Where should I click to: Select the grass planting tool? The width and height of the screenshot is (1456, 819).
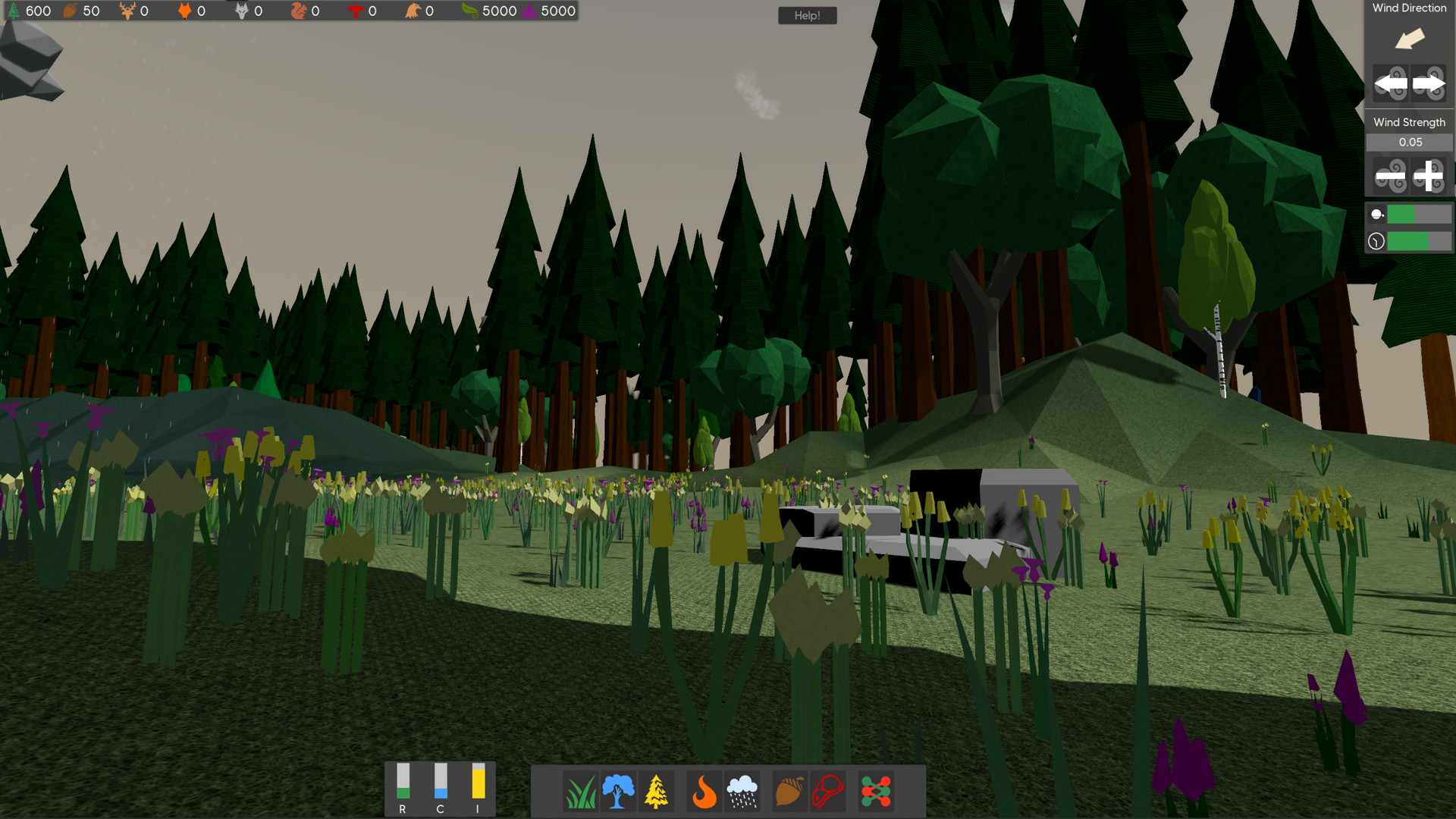tap(582, 791)
